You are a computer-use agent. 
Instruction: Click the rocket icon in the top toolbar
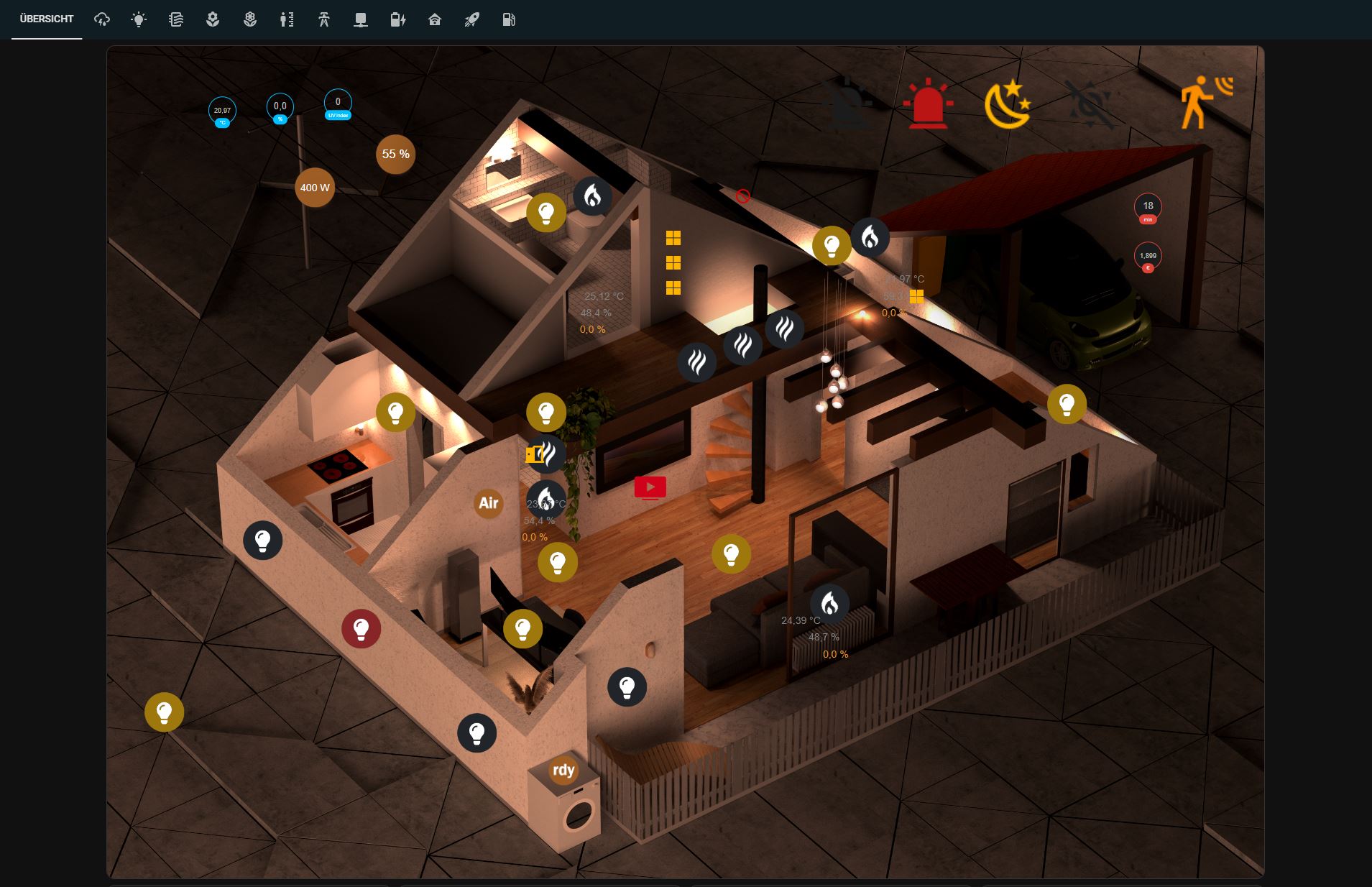tap(471, 19)
